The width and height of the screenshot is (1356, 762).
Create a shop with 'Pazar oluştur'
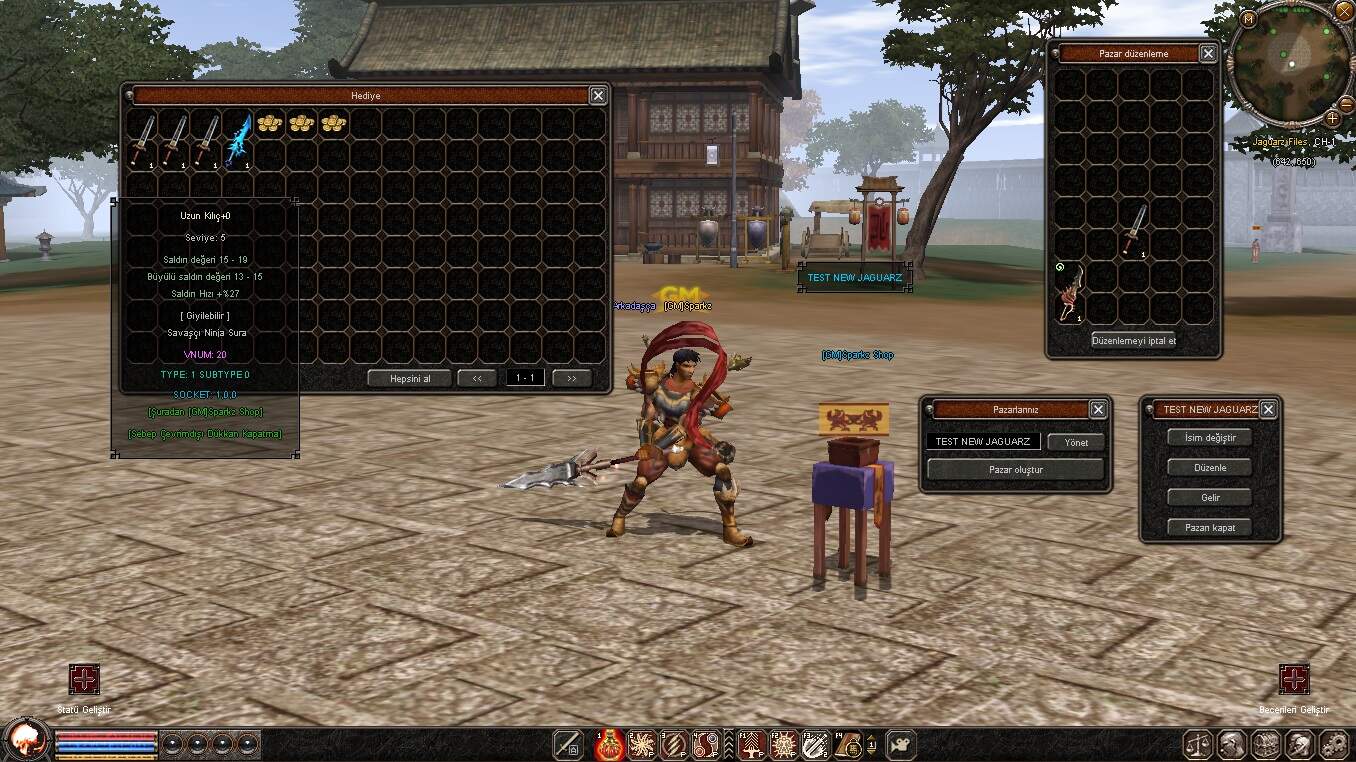(x=1015, y=469)
